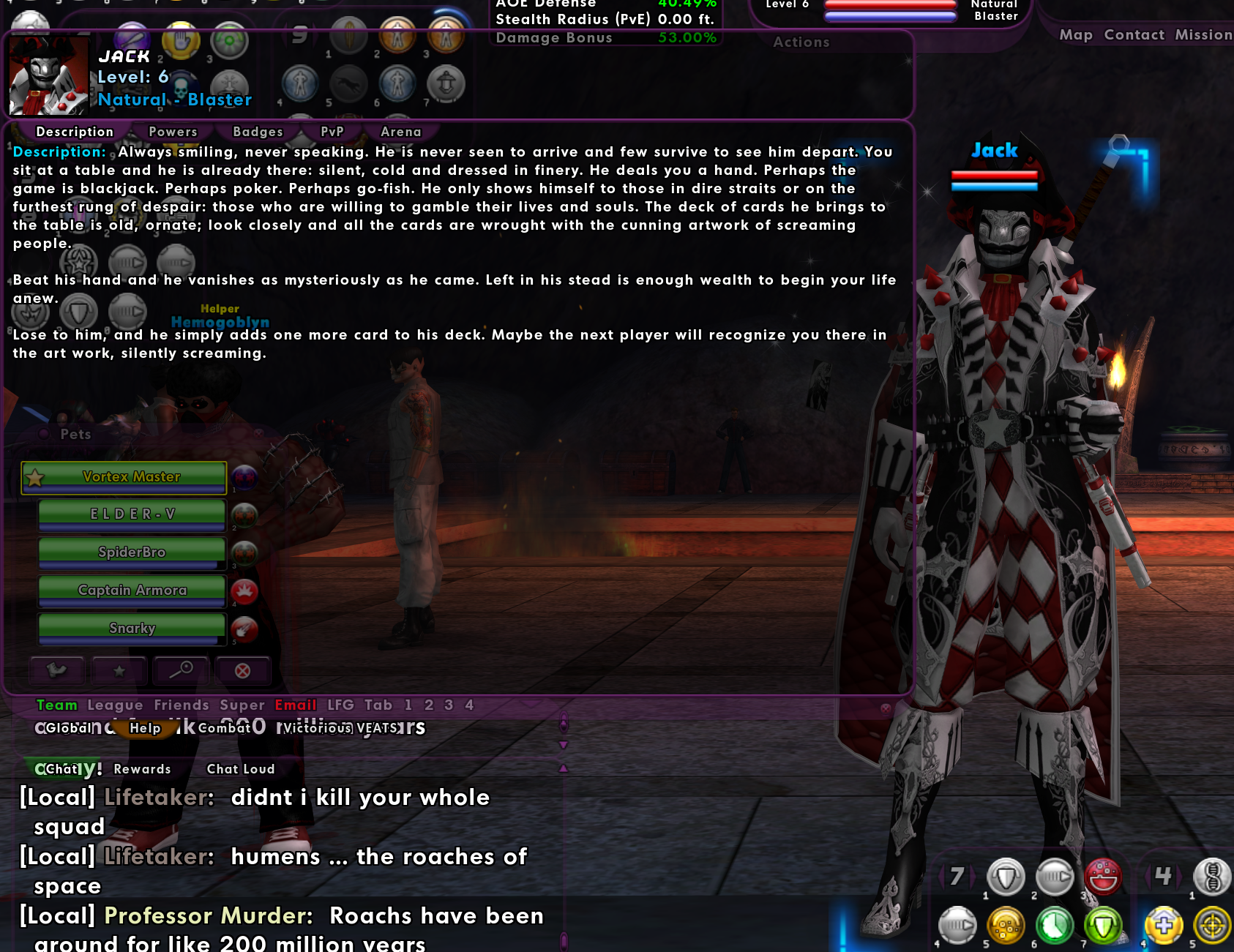This screenshot has height=952, width=1234.
Task: Select the Arena tab
Action: click(401, 132)
